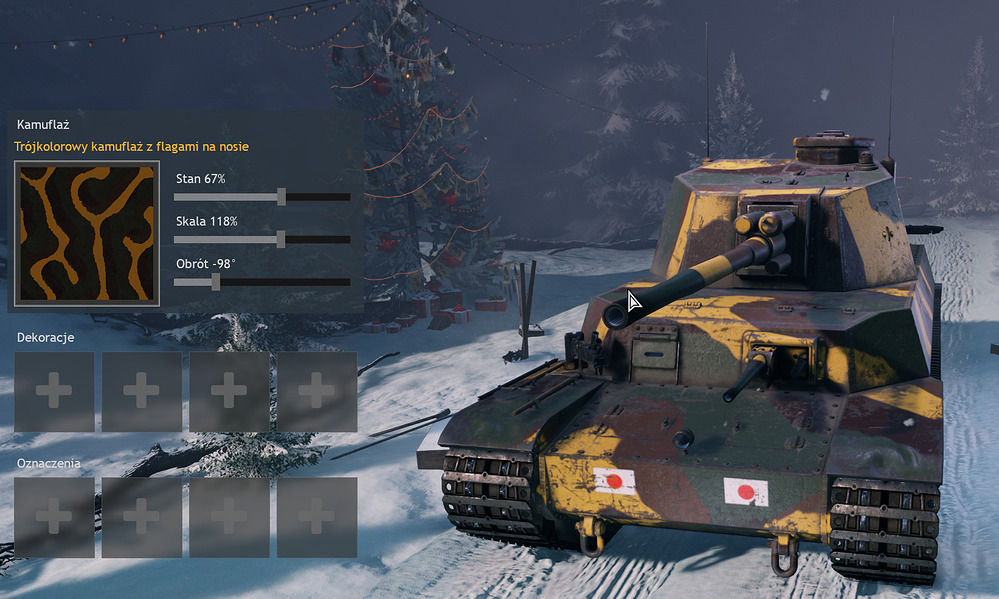
Task: Adjust the Skala 118% slider
Action: coord(281,240)
